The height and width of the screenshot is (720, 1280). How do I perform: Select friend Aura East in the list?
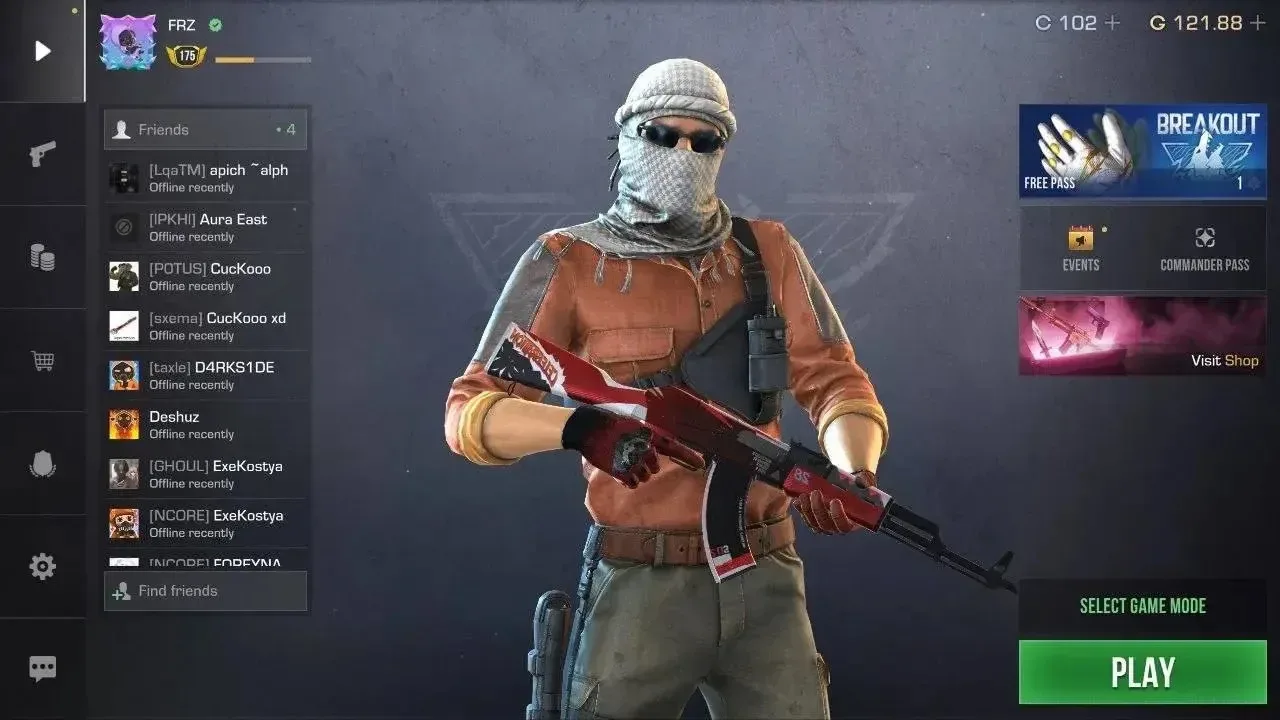click(206, 227)
